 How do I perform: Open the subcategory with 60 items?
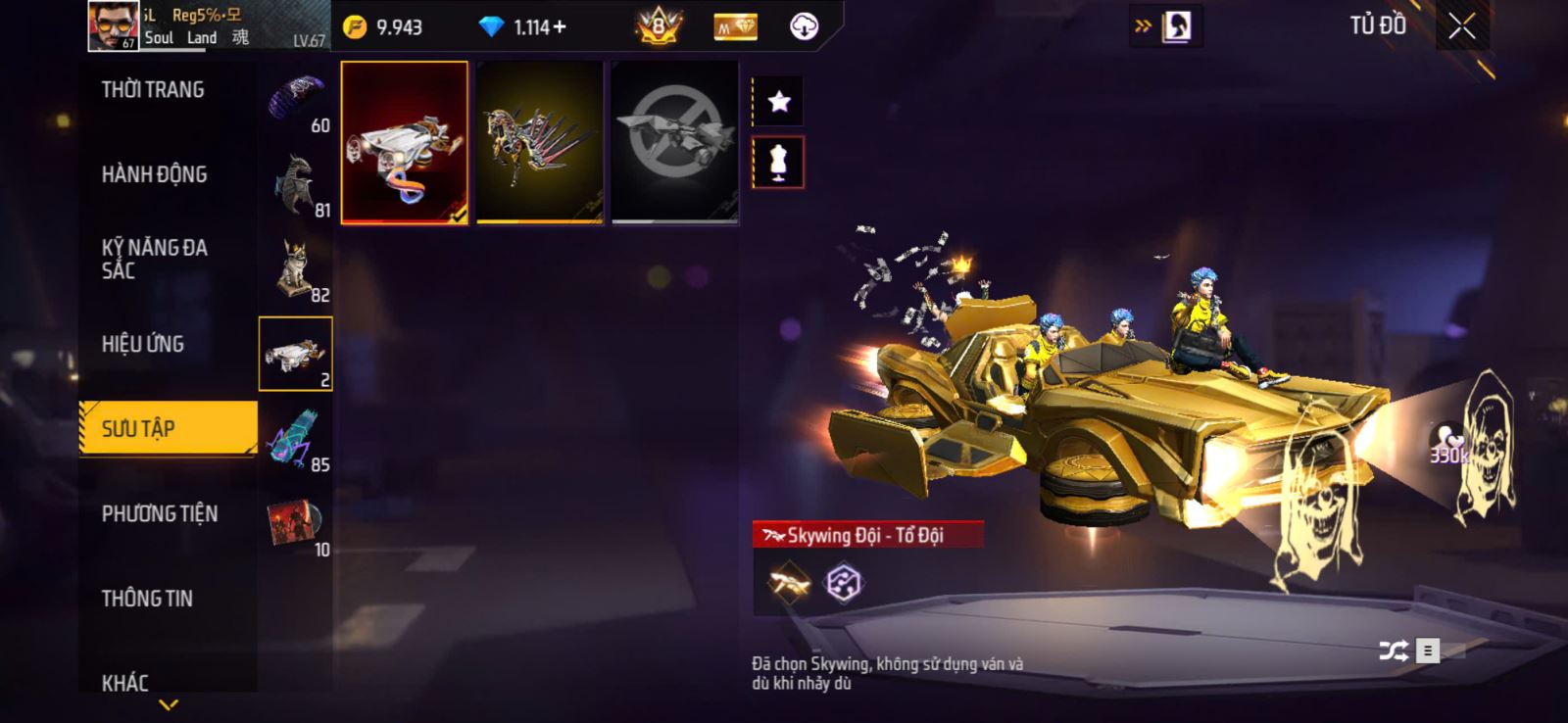(x=296, y=101)
